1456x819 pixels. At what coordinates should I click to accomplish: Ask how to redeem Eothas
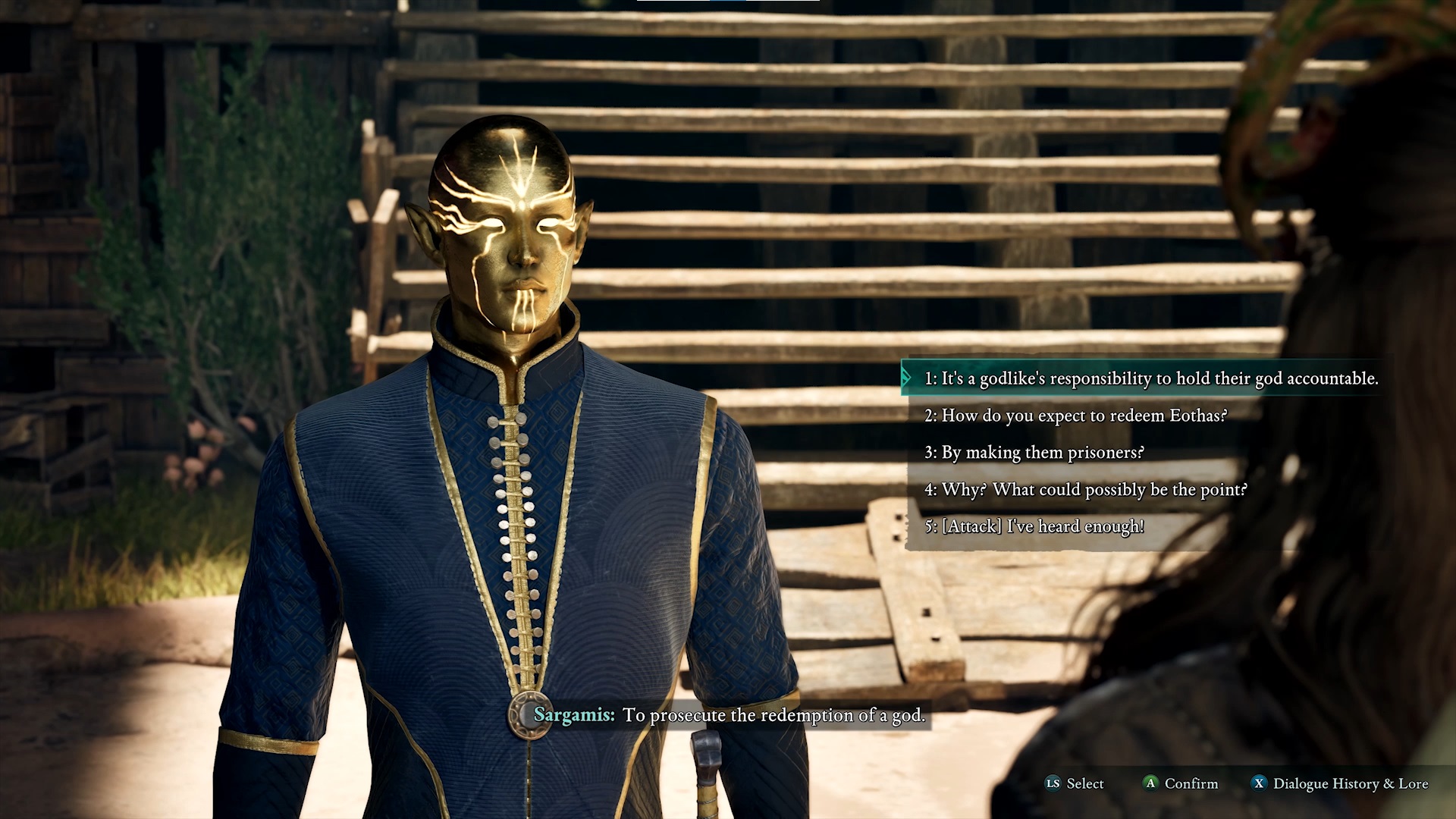1075,416
